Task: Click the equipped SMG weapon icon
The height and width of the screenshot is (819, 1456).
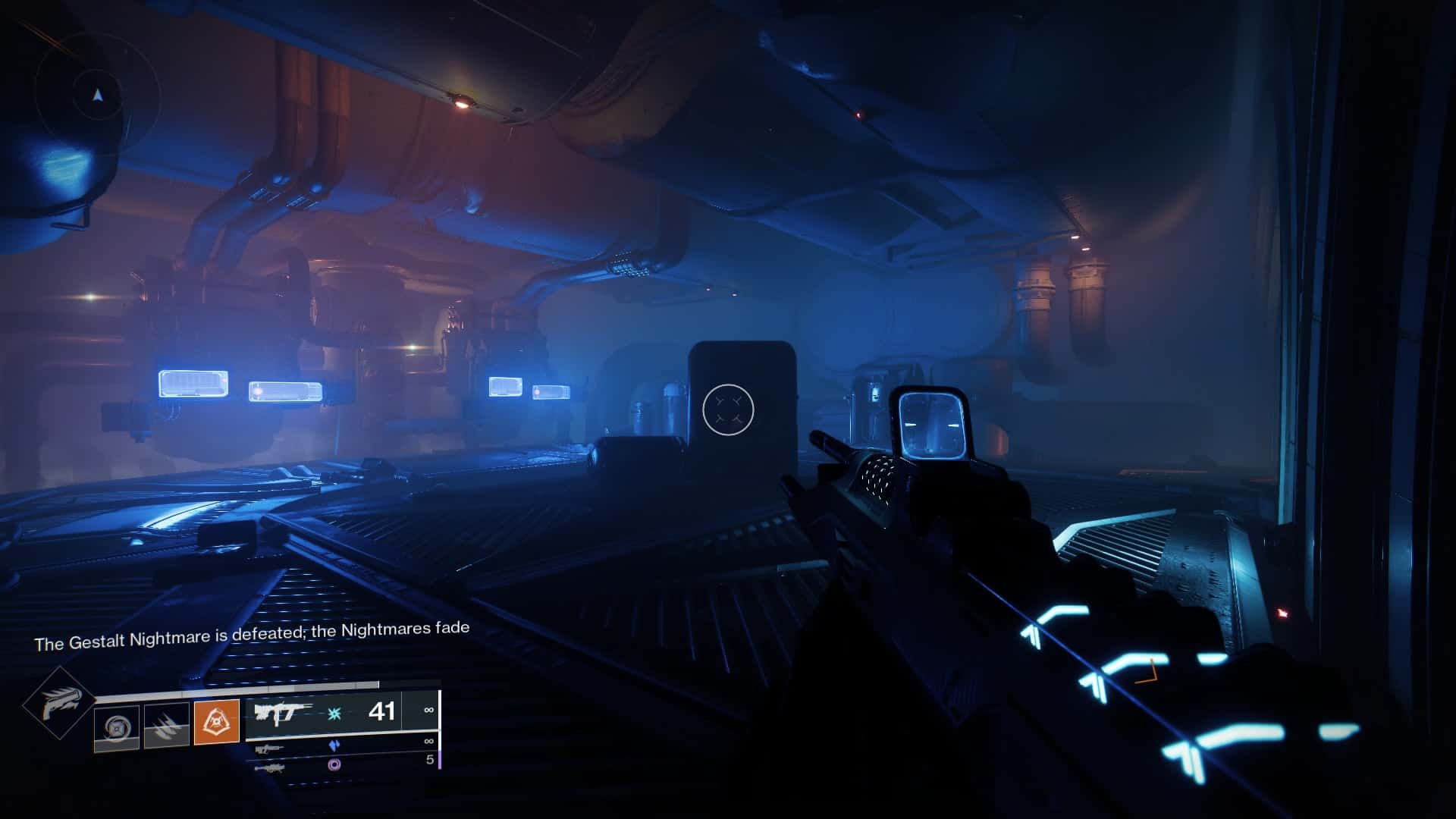Action: click(284, 712)
